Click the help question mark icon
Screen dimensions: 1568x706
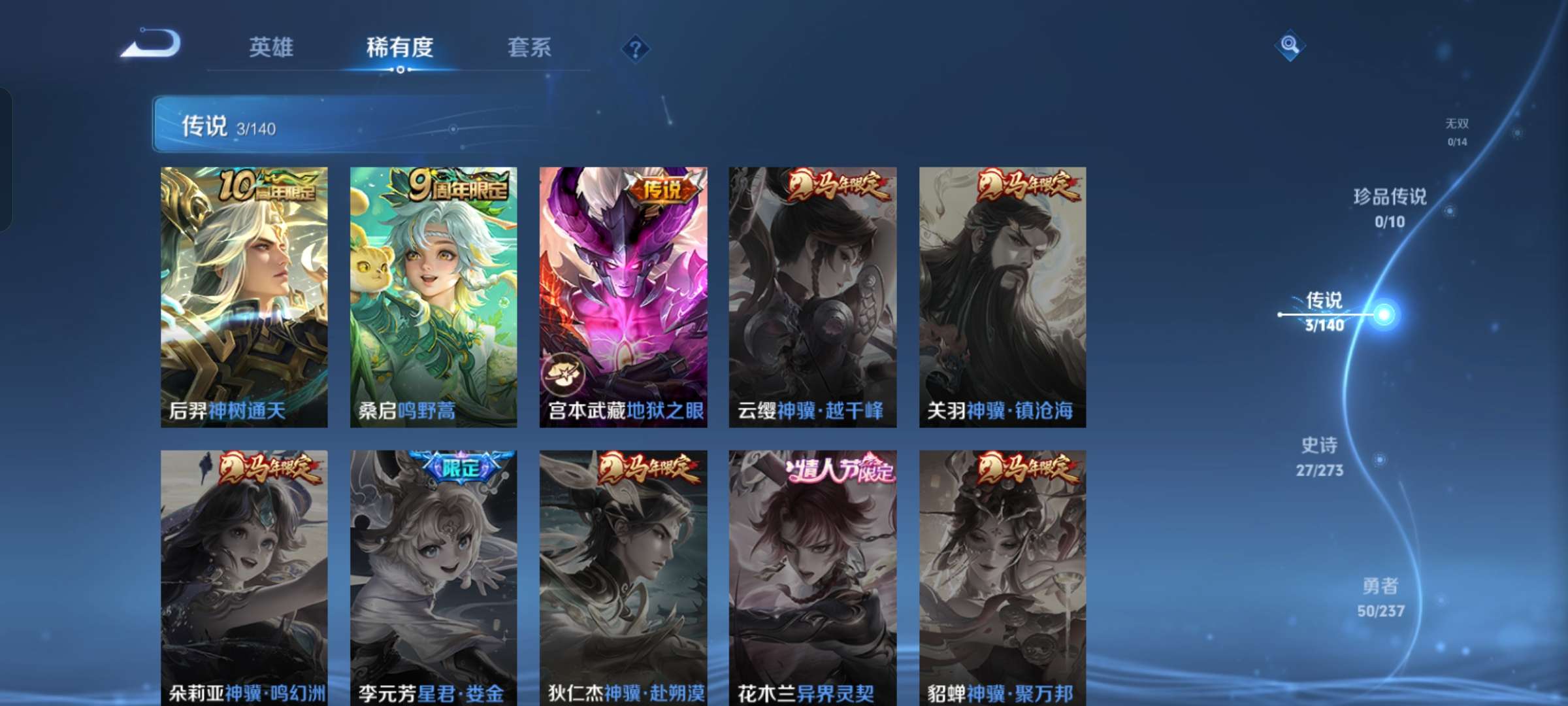(636, 48)
